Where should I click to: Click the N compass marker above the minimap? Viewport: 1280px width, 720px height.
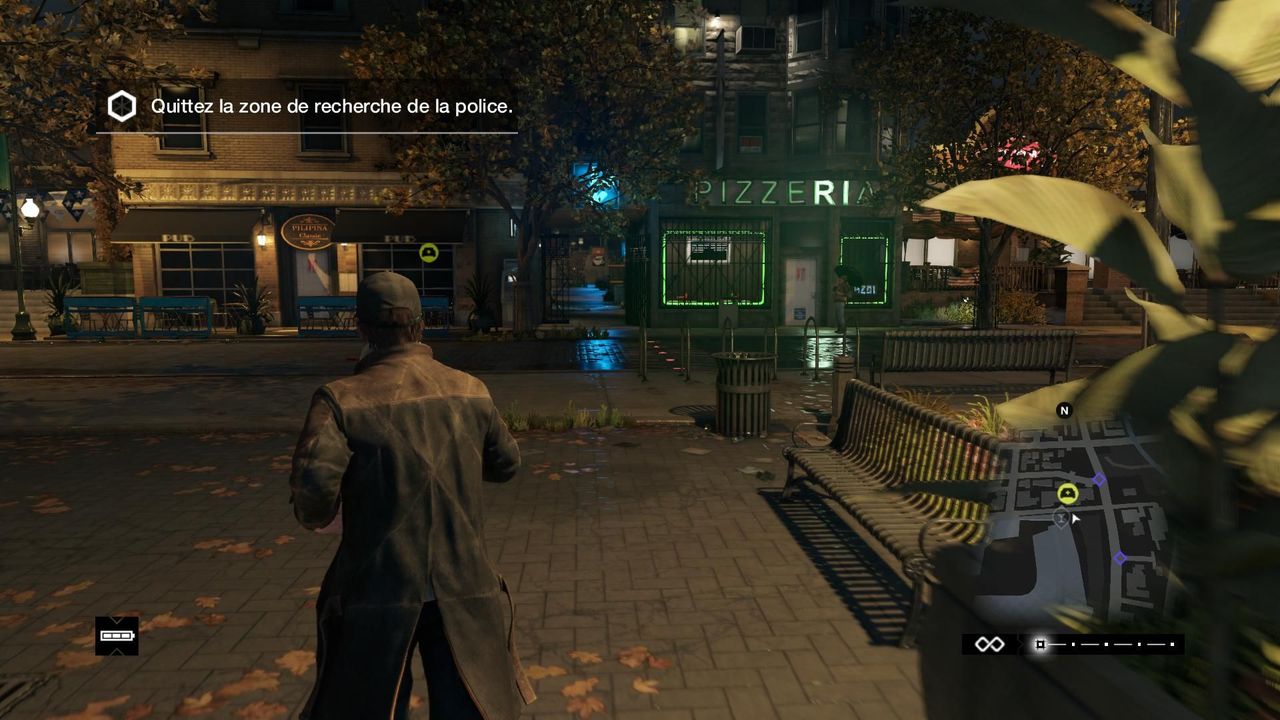click(1064, 410)
